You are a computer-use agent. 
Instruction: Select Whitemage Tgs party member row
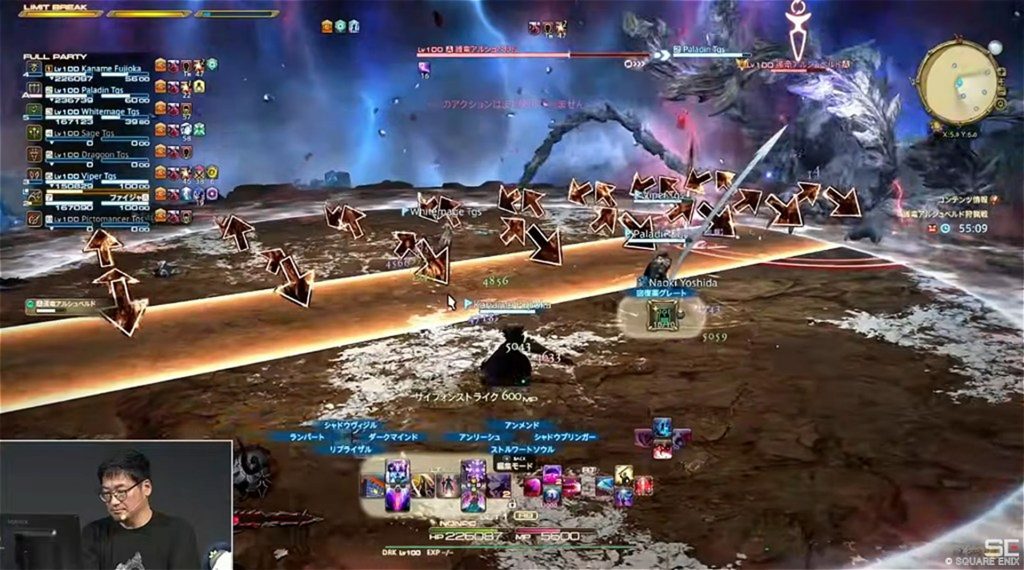[97, 110]
